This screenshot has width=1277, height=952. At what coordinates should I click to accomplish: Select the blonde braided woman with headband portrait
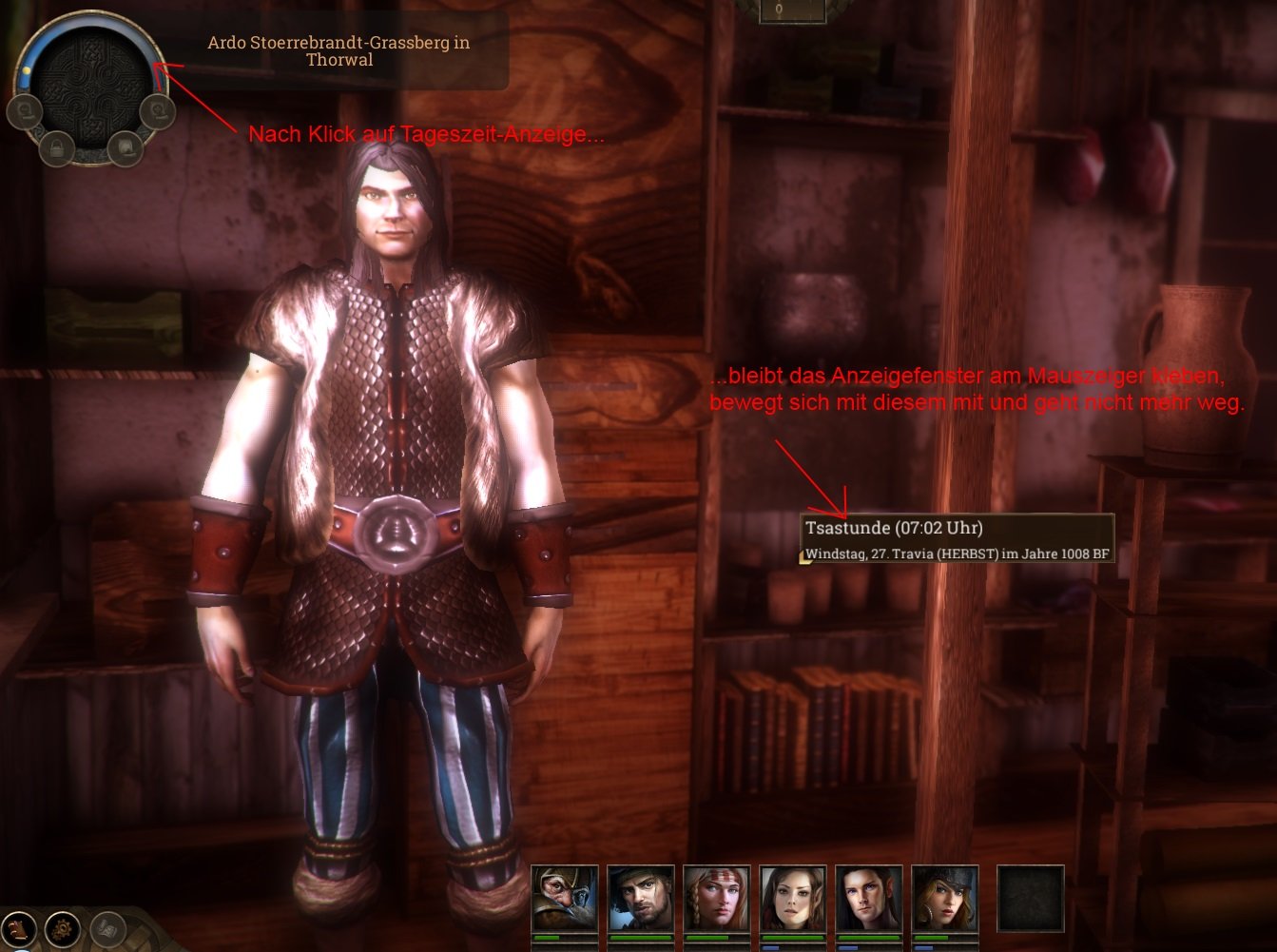717,899
